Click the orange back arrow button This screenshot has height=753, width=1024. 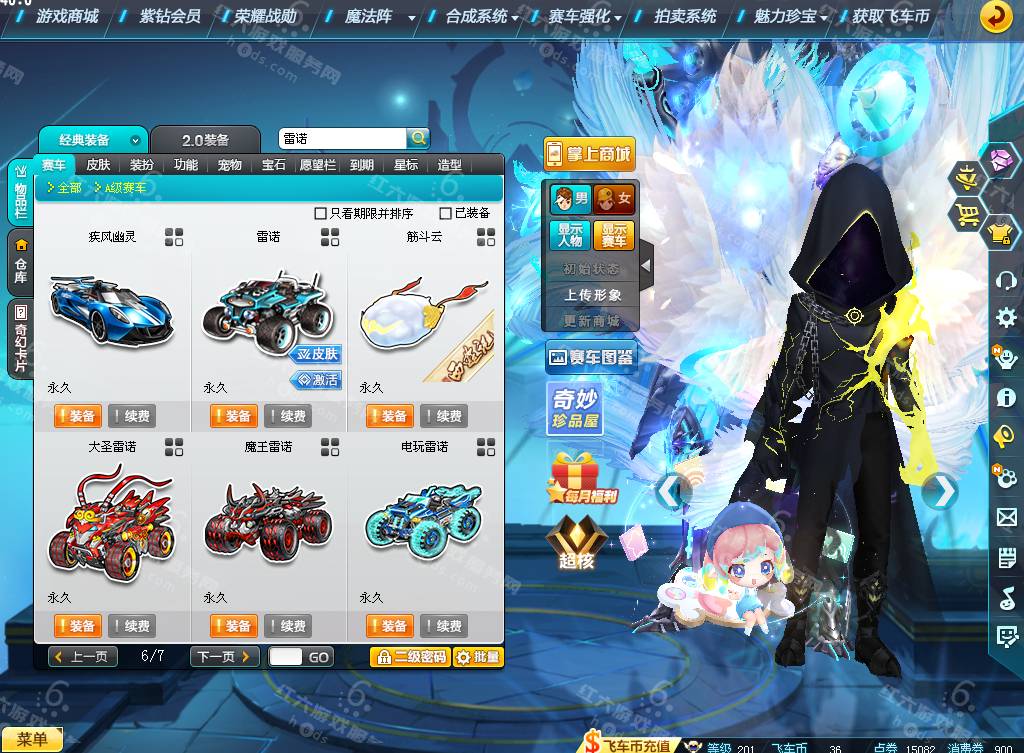click(x=995, y=16)
